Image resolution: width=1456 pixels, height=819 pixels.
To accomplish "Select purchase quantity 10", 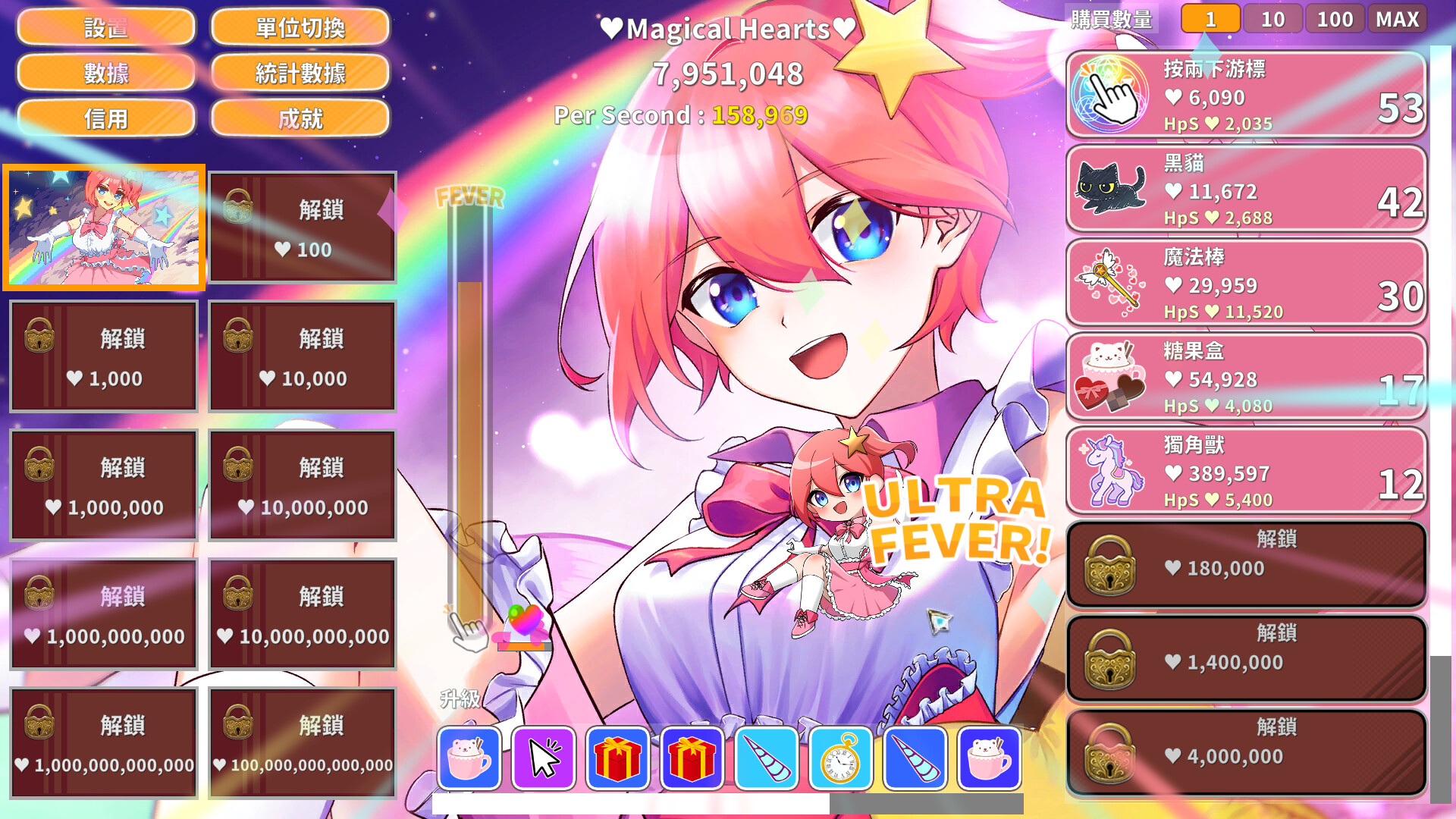I will point(1272,19).
